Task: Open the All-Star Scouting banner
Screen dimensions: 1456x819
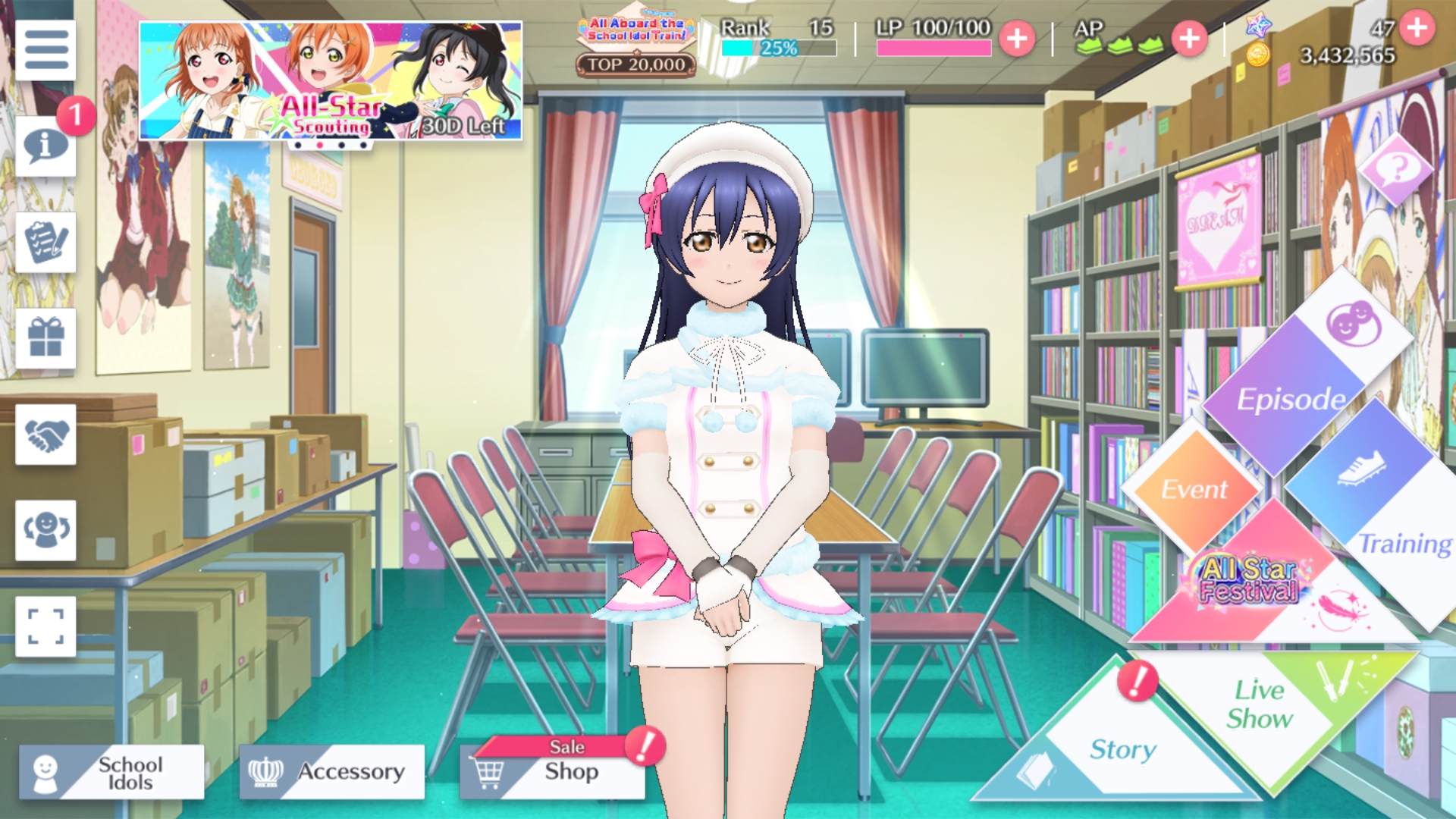Action: point(330,80)
